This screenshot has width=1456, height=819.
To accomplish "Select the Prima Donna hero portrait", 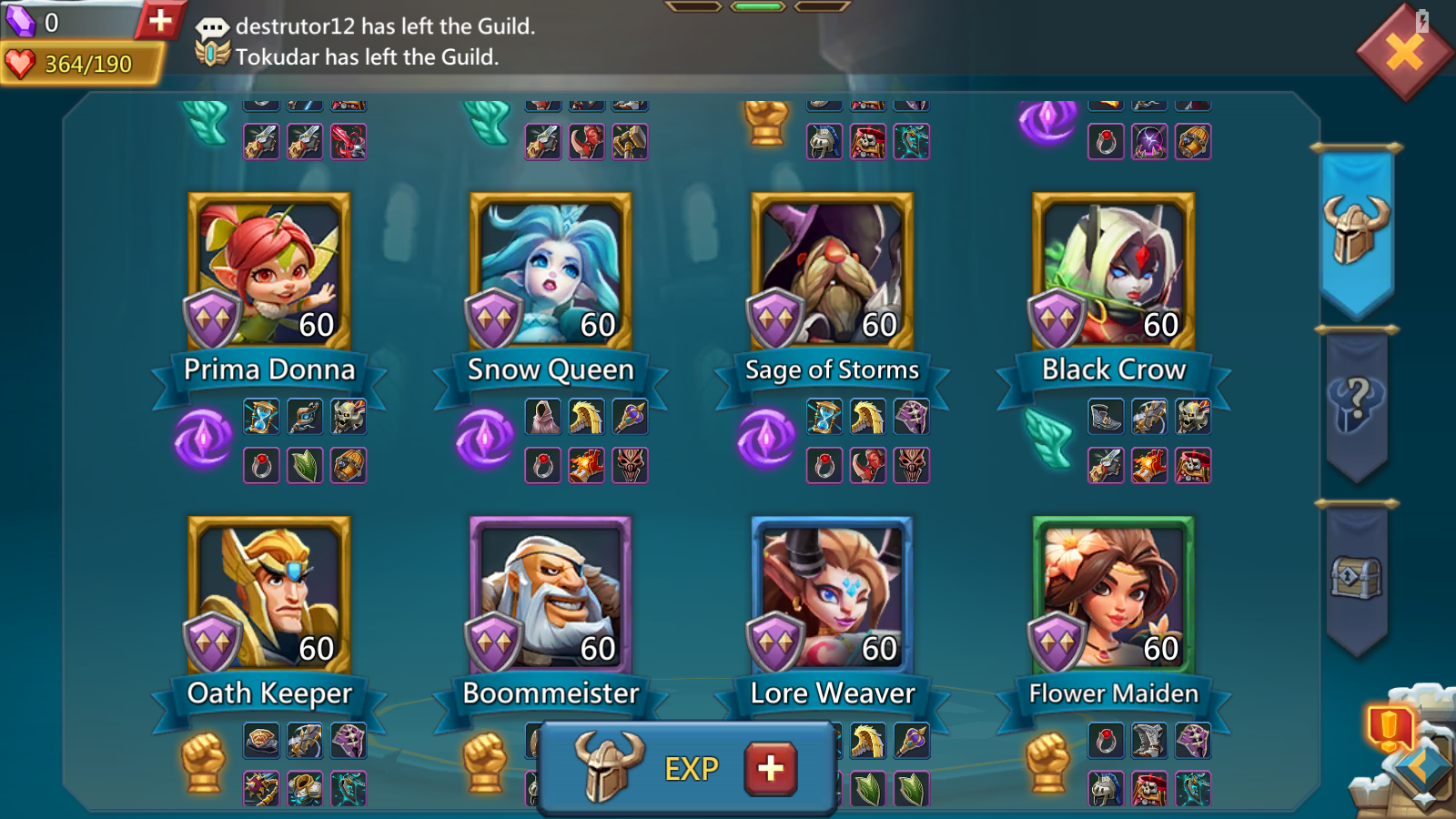I will 268,271.
